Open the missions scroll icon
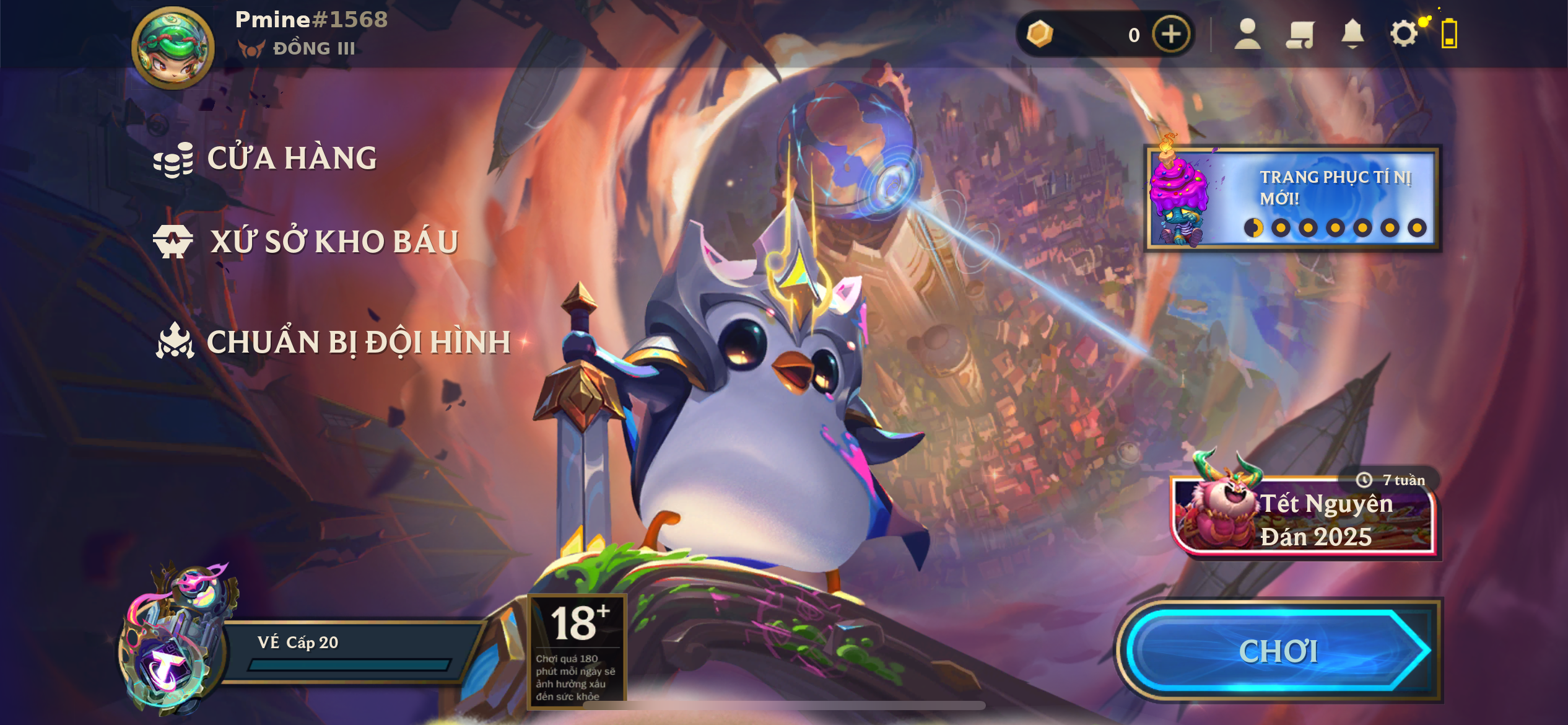This screenshot has width=1568, height=725. (x=1300, y=34)
